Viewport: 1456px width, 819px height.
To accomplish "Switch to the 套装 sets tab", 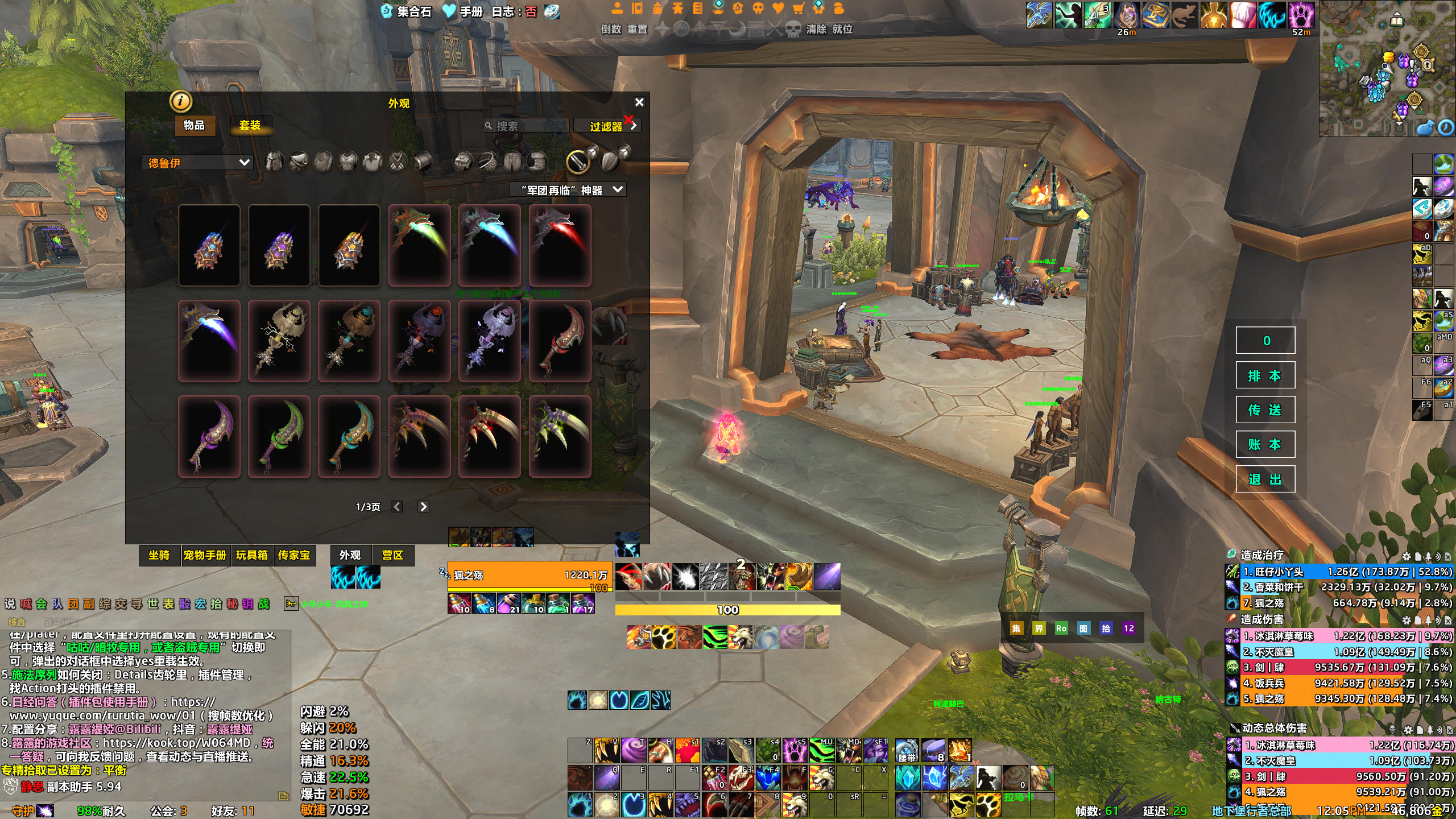I will click(x=250, y=125).
